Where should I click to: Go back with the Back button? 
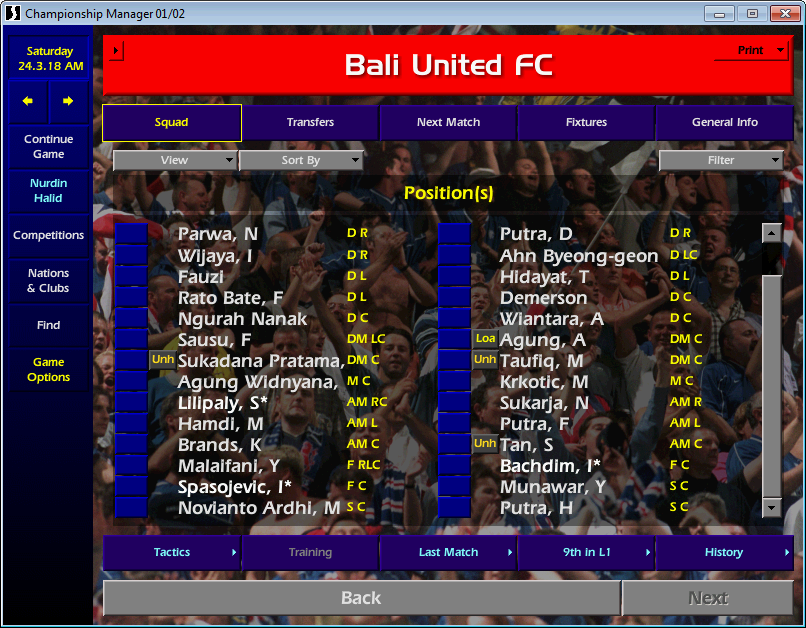tap(361, 598)
